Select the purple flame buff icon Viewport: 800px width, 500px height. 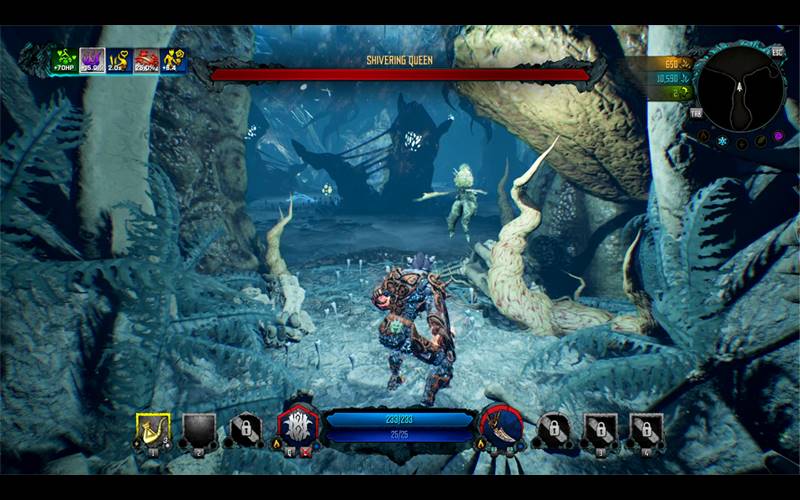(x=92, y=60)
